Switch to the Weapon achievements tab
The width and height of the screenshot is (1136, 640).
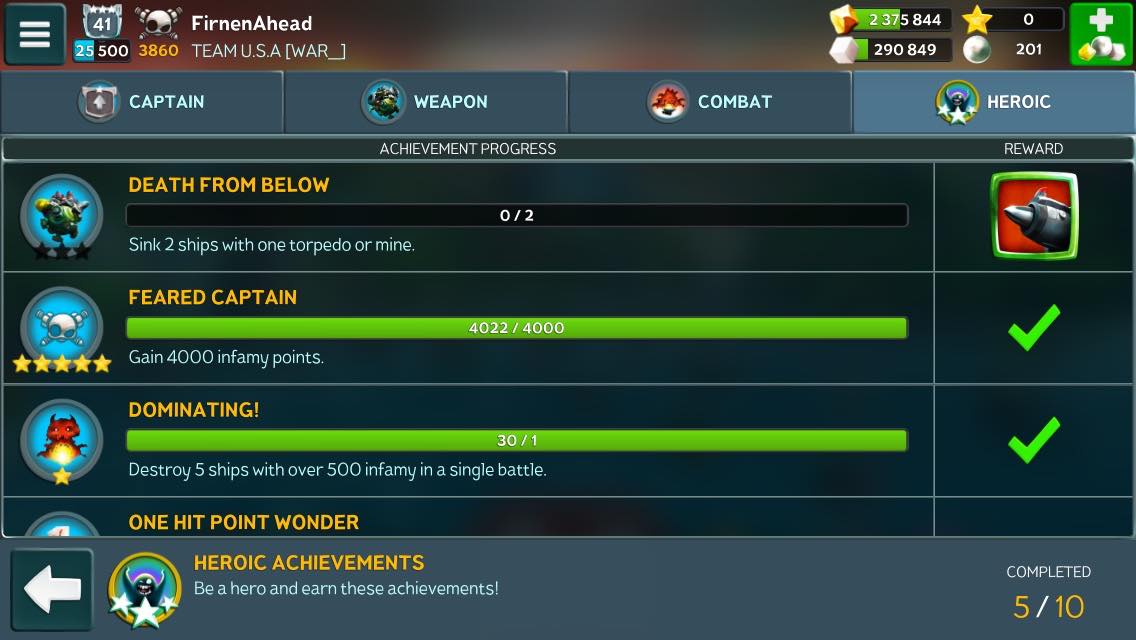(x=426, y=102)
